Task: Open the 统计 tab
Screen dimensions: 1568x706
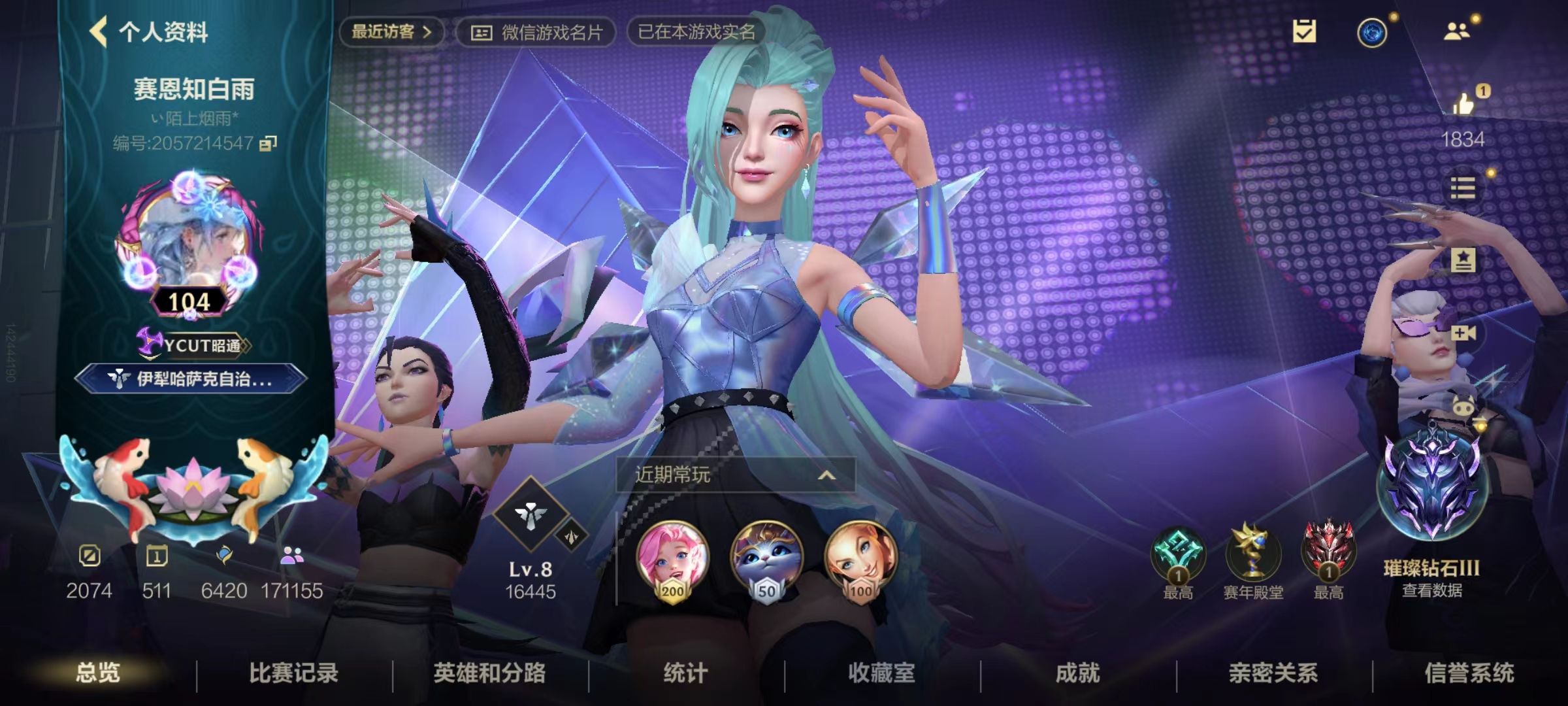Action: coord(685,673)
